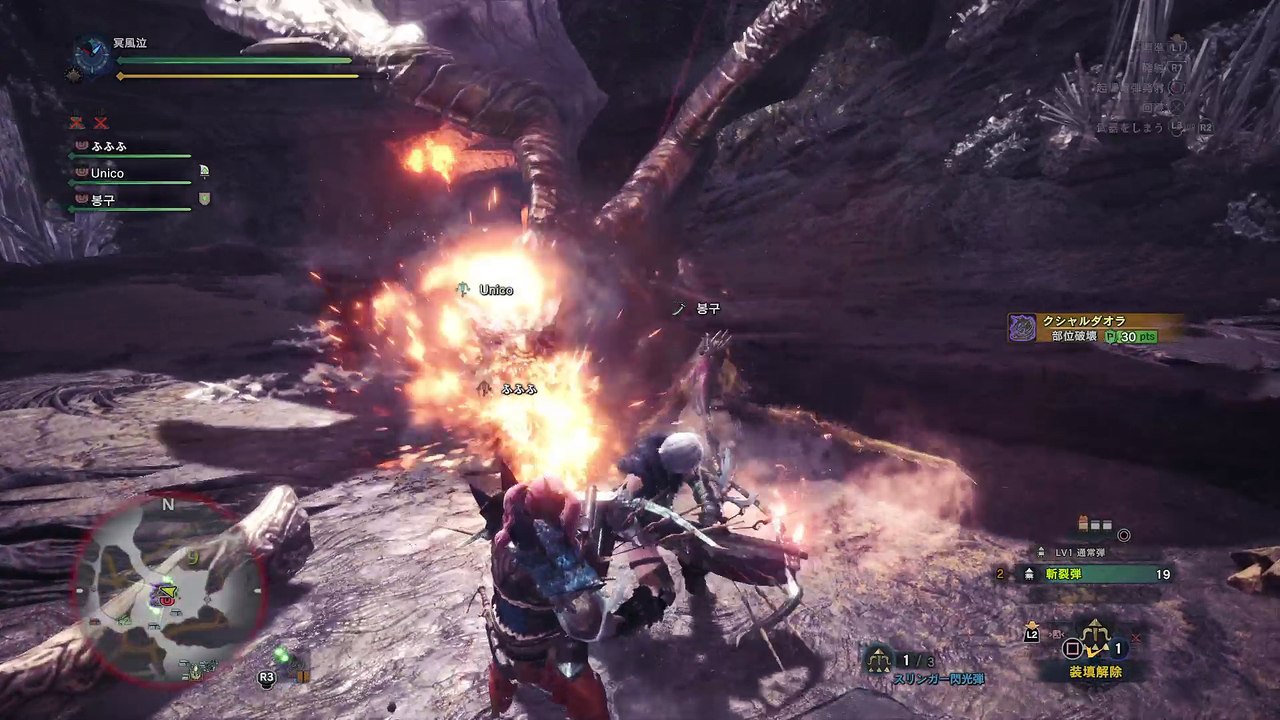Select the スリンガー閃光弾 slinger ammo icon
The width and height of the screenshot is (1280, 720).
click(878, 658)
